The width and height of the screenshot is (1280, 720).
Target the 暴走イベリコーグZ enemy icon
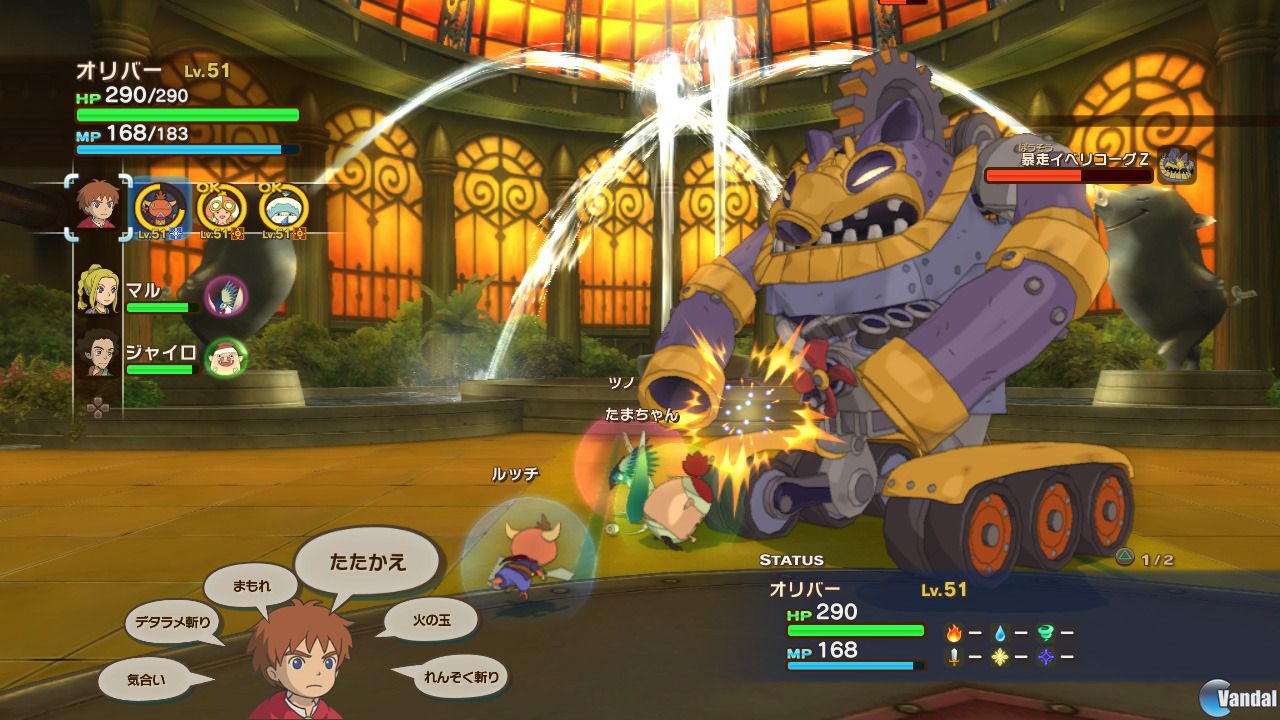click(1177, 166)
